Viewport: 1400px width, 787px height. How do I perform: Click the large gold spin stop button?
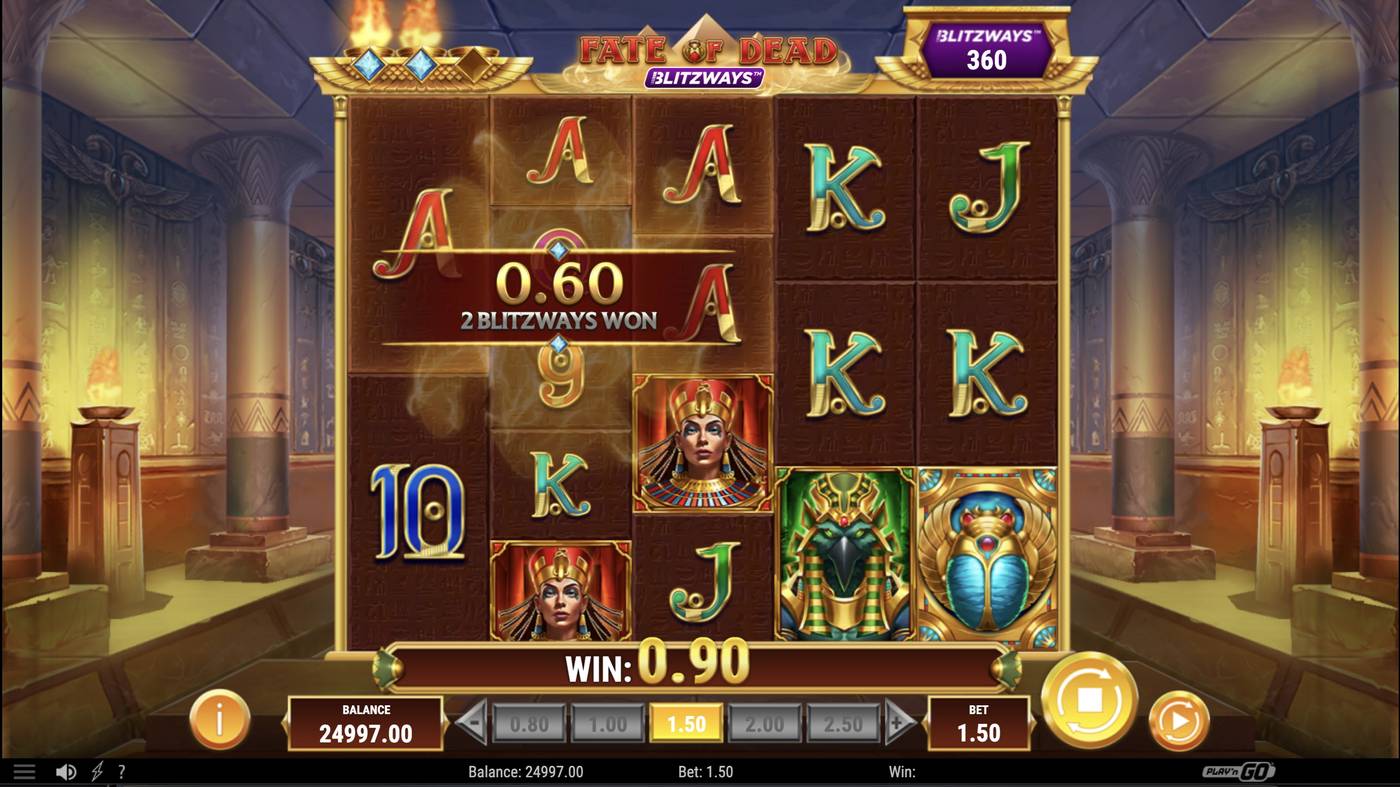(x=1089, y=700)
